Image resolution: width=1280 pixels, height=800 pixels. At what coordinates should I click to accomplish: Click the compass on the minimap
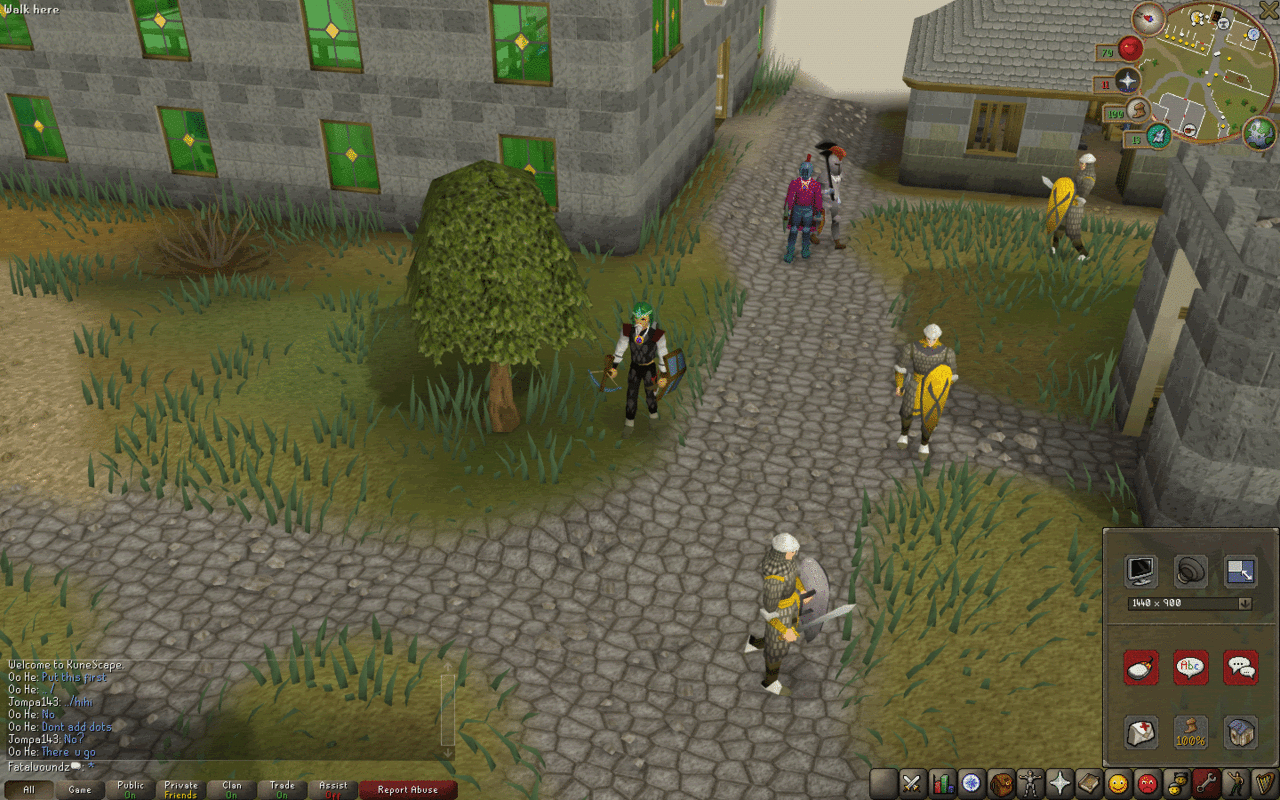coord(1149,18)
